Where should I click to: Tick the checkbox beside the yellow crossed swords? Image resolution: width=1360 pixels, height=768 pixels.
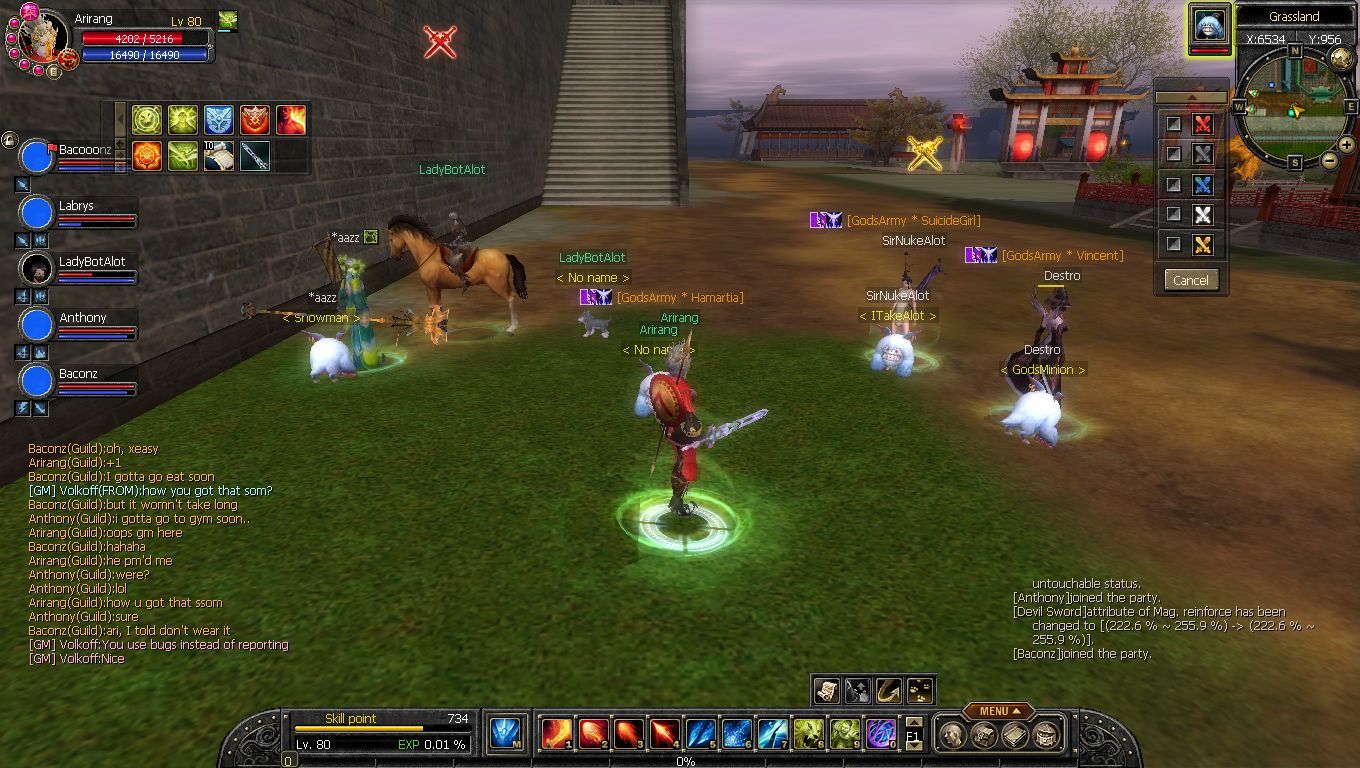1174,244
